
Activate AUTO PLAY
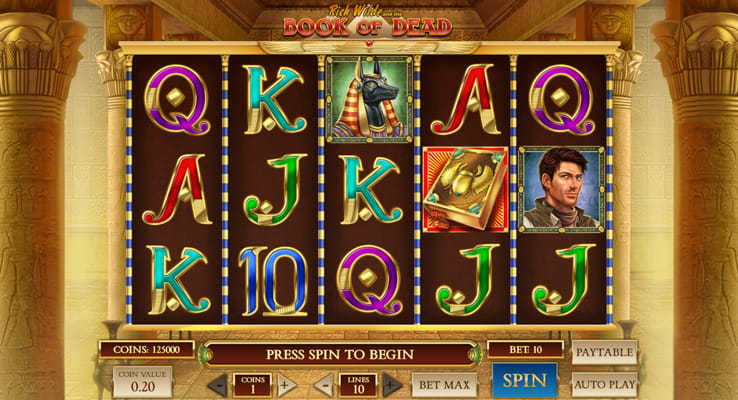tap(604, 384)
